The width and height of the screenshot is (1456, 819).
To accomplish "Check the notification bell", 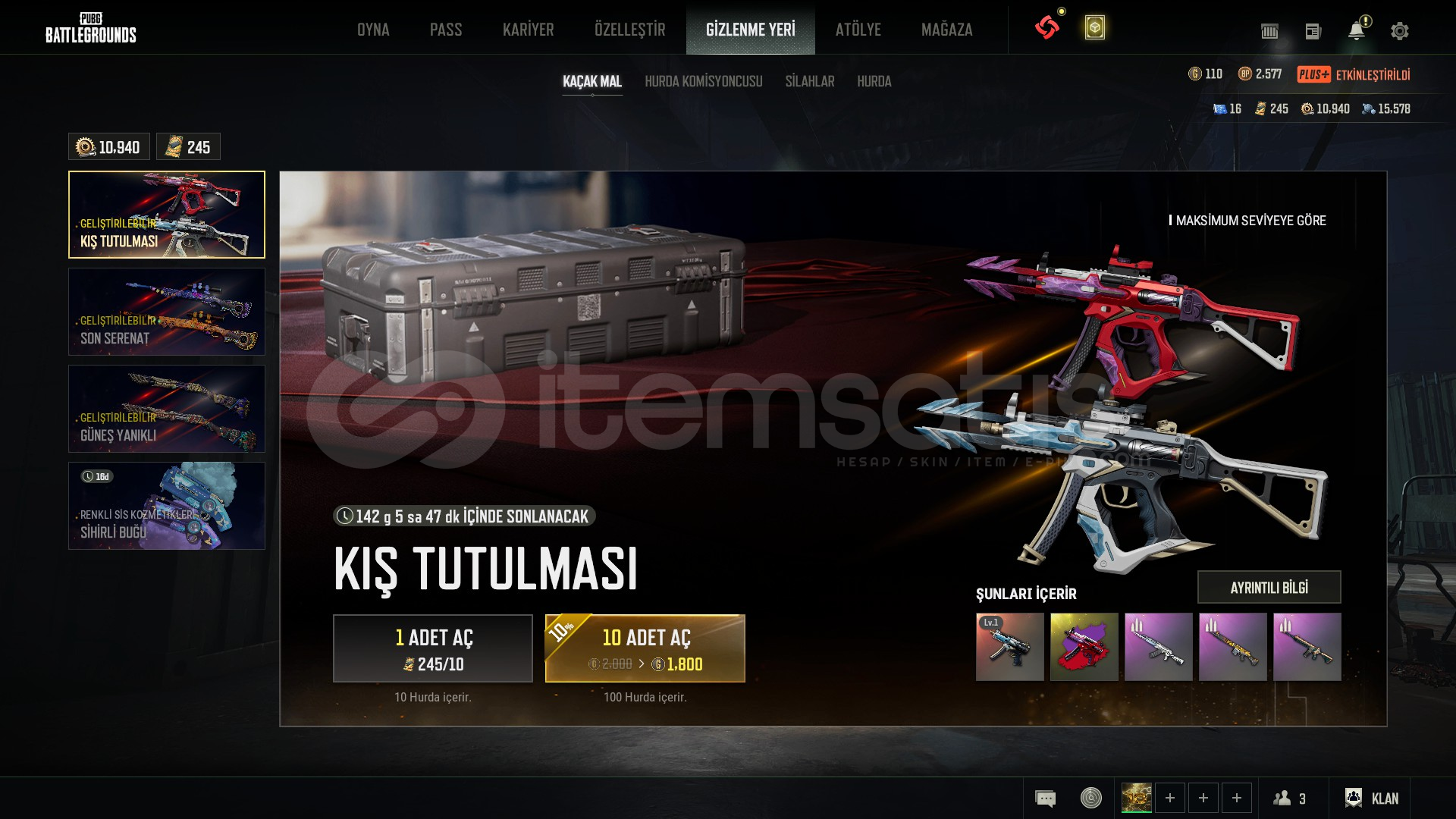I will coord(1356,31).
